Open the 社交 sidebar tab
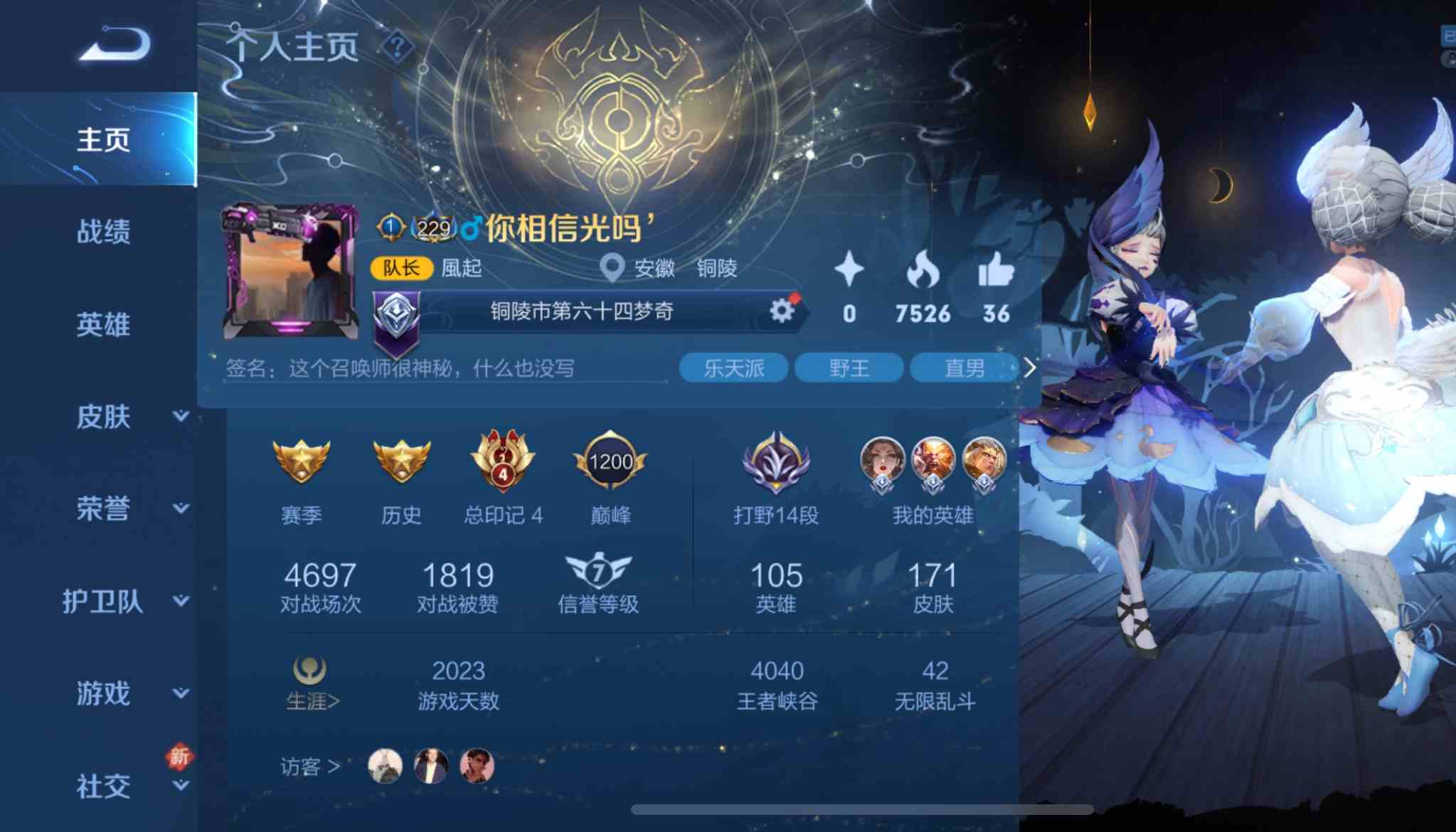Image resolution: width=1456 pixels, height=832 pixels. (102, 786)
